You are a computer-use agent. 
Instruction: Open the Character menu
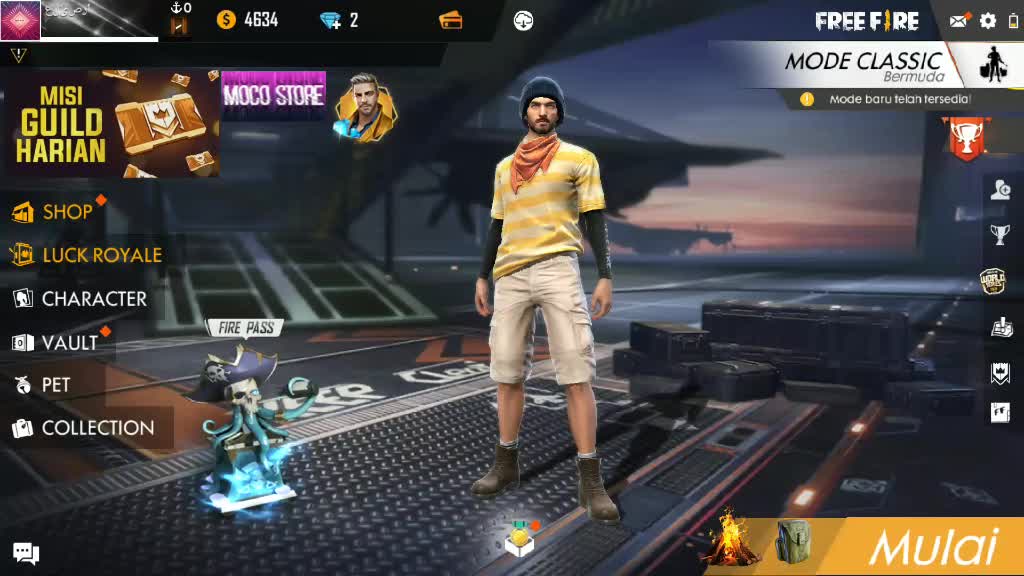pos(93,299)
